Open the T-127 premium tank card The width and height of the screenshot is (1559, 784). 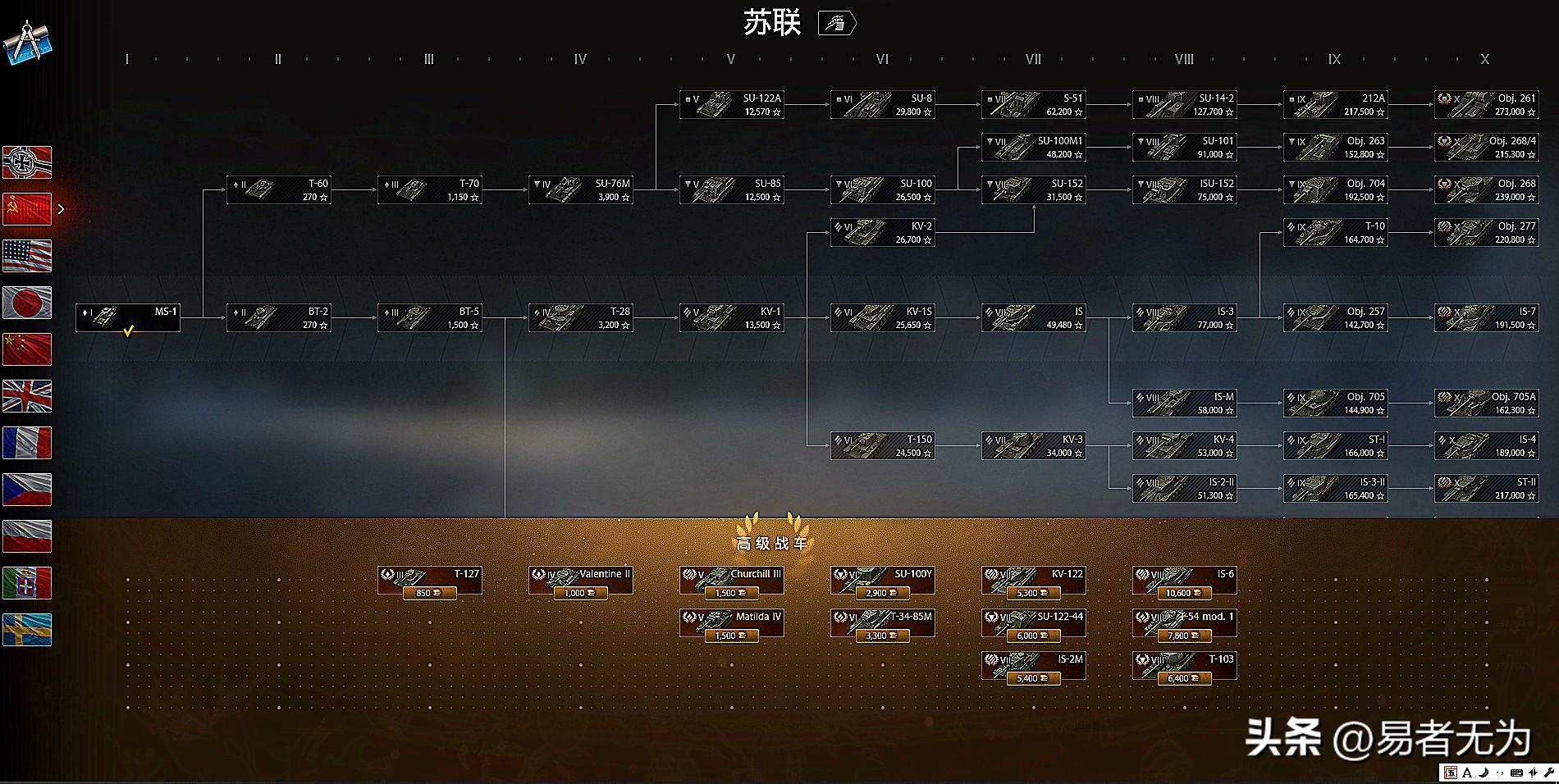[x=430, y=580]
